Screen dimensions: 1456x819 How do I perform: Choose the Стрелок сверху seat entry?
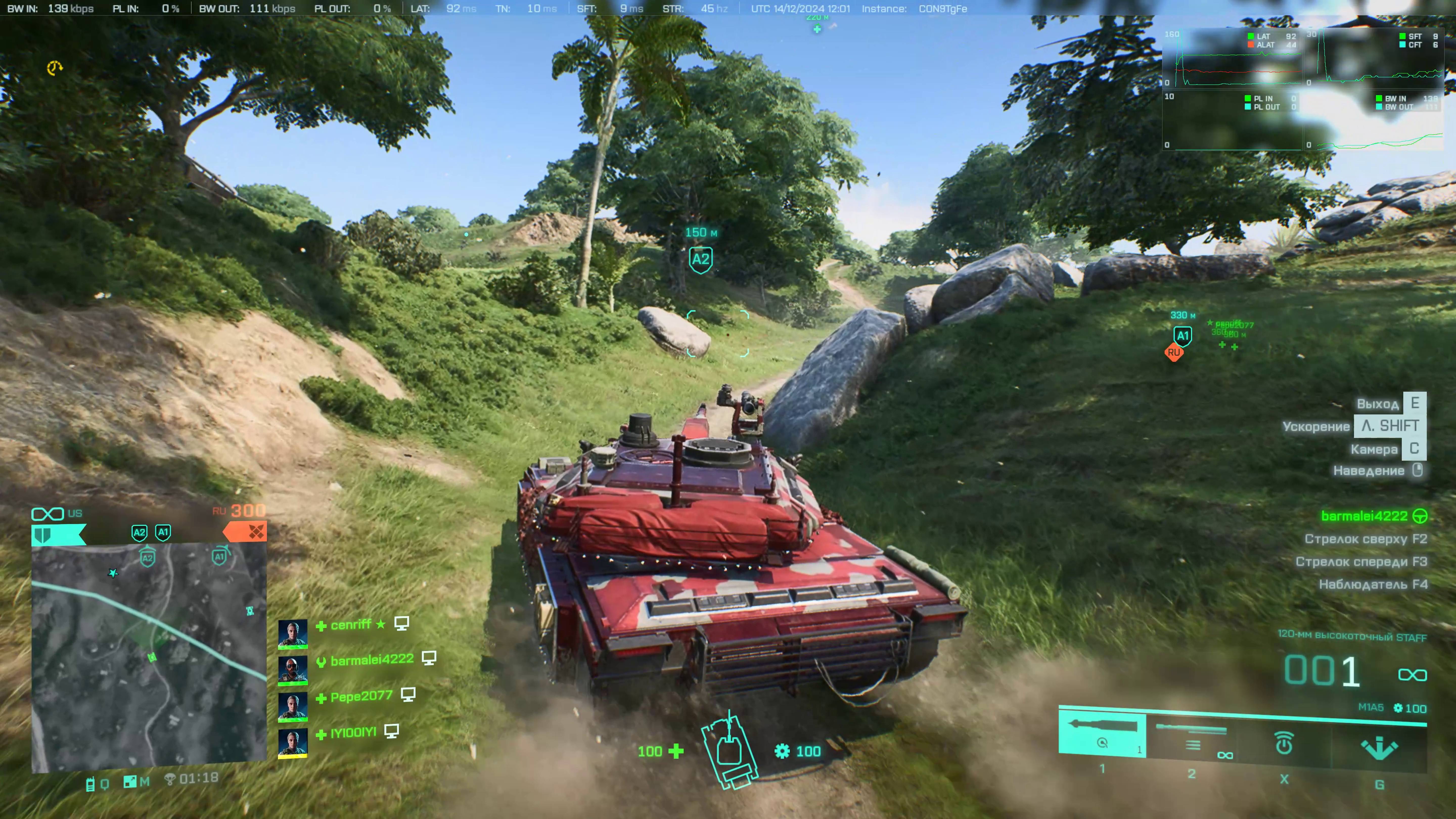coord(1365,539)
